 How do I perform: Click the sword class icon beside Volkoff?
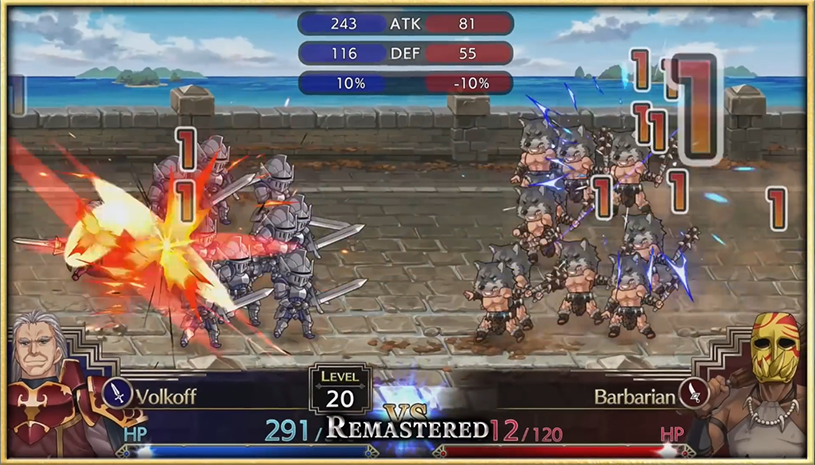coord(117,394)
